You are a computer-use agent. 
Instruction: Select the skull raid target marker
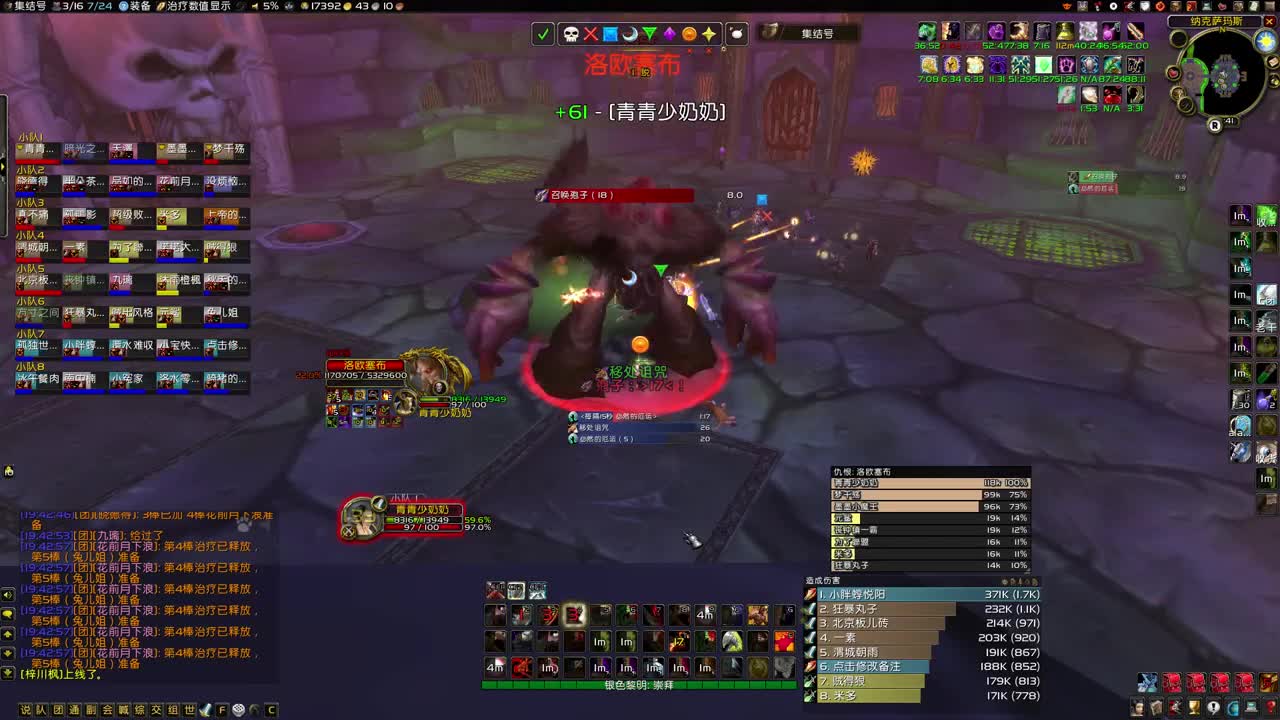(571, 35)
